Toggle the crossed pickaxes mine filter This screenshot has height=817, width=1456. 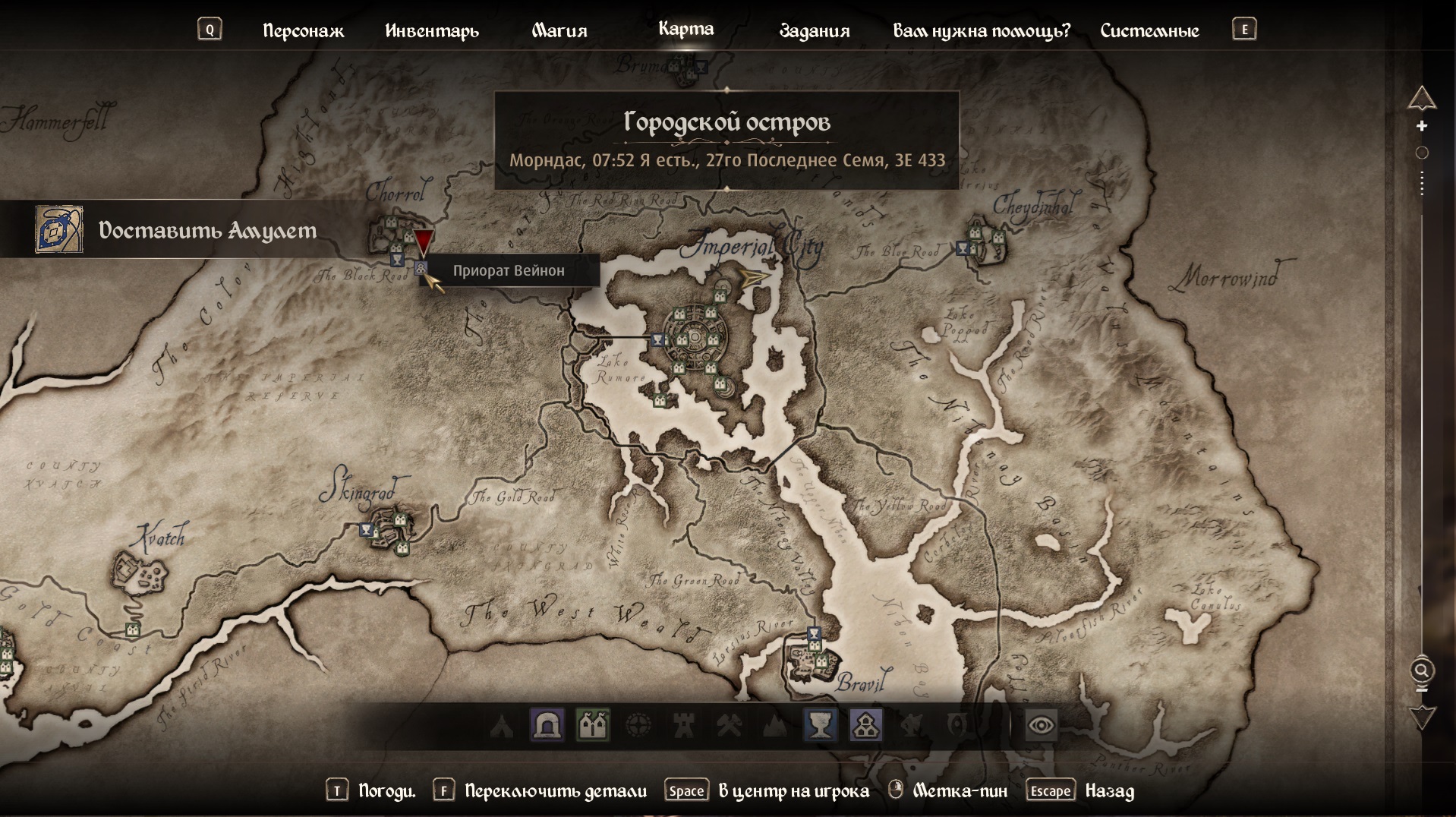point(730,726)
